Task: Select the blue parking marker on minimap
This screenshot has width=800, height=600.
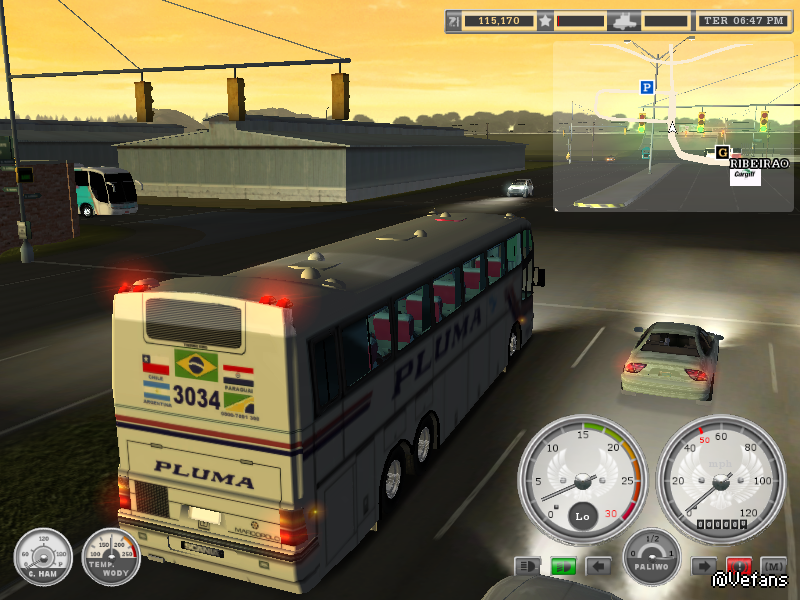Action: click(647, 88)
